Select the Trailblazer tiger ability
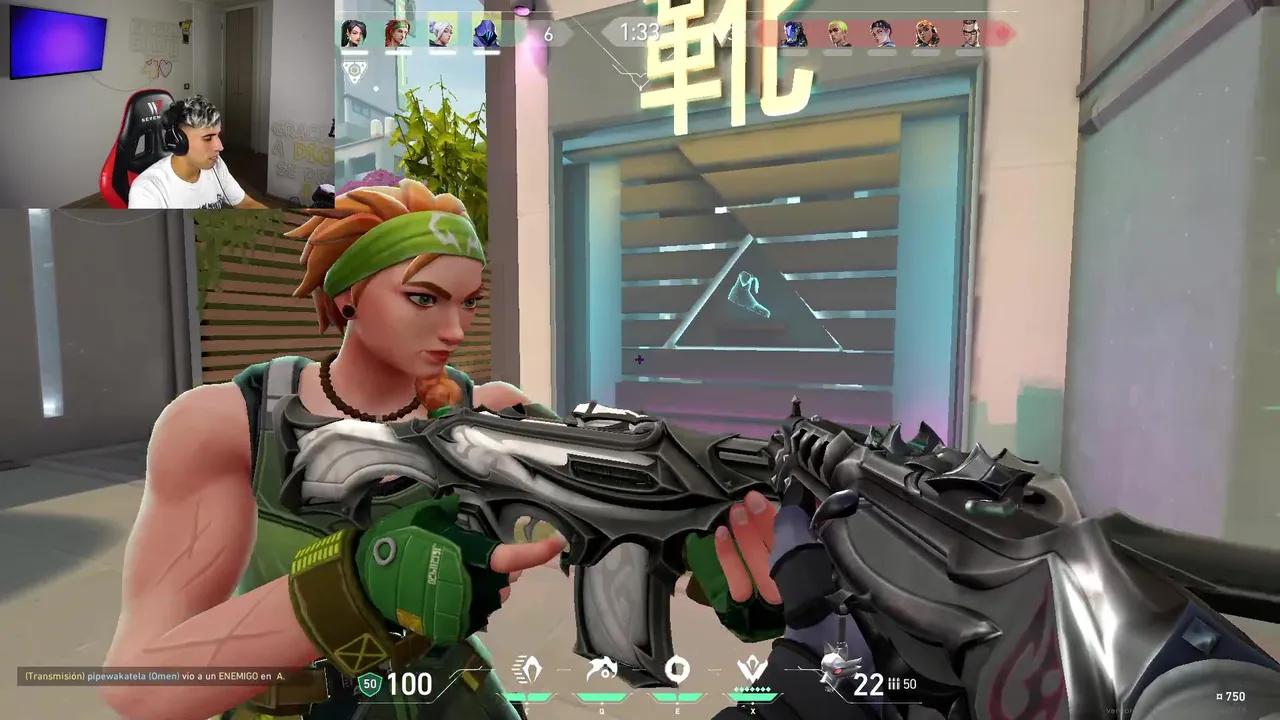 (x=602, y=668)
